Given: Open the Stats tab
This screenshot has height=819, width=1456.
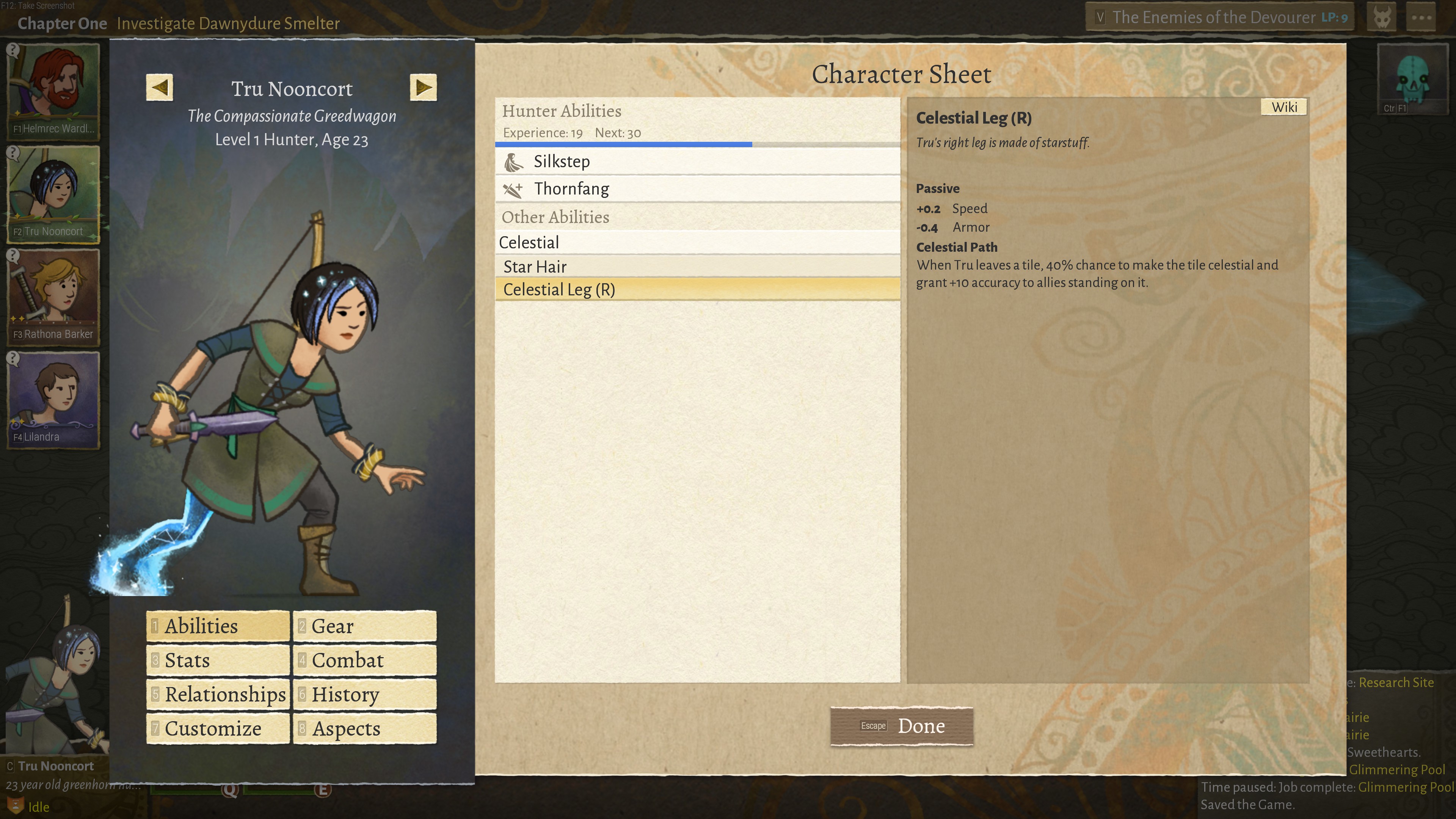Looking at the screenshot, I should (218, 660).
